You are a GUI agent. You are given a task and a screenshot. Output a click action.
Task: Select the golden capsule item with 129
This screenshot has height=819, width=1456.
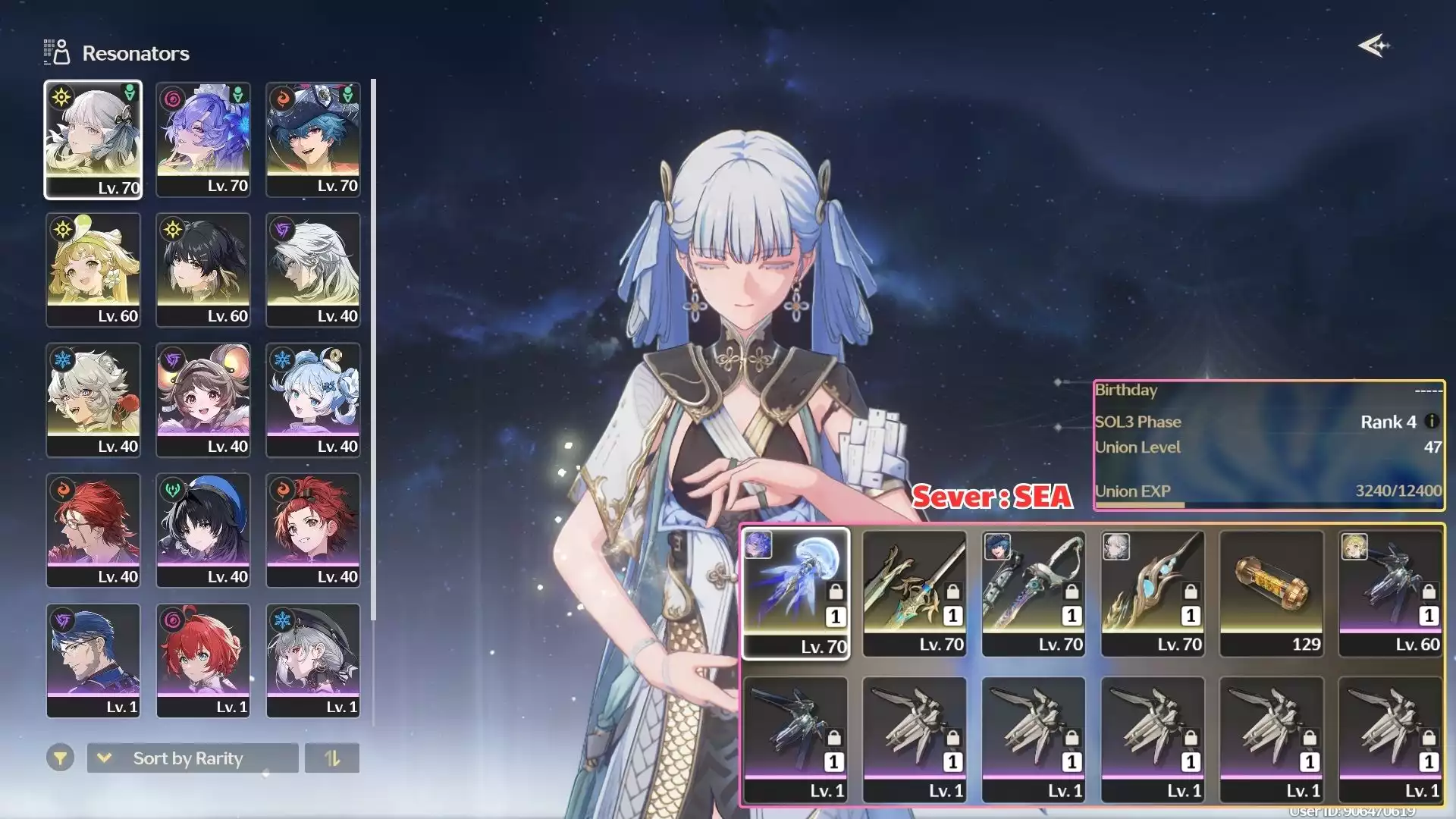[x=1272, y=593]
